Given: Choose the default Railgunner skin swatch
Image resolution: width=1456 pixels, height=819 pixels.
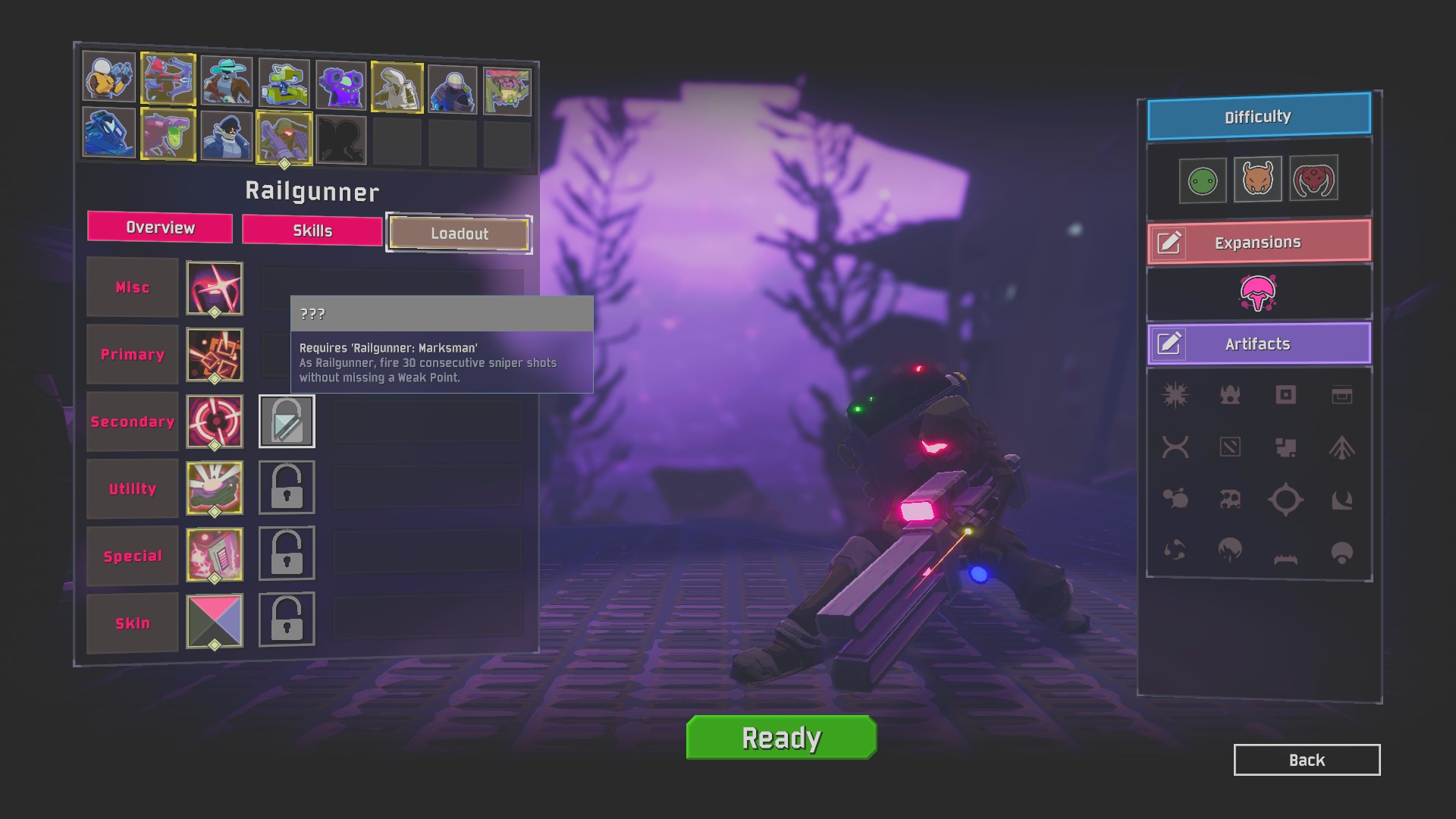Looking at the screenshot, I should coord(215,622).
